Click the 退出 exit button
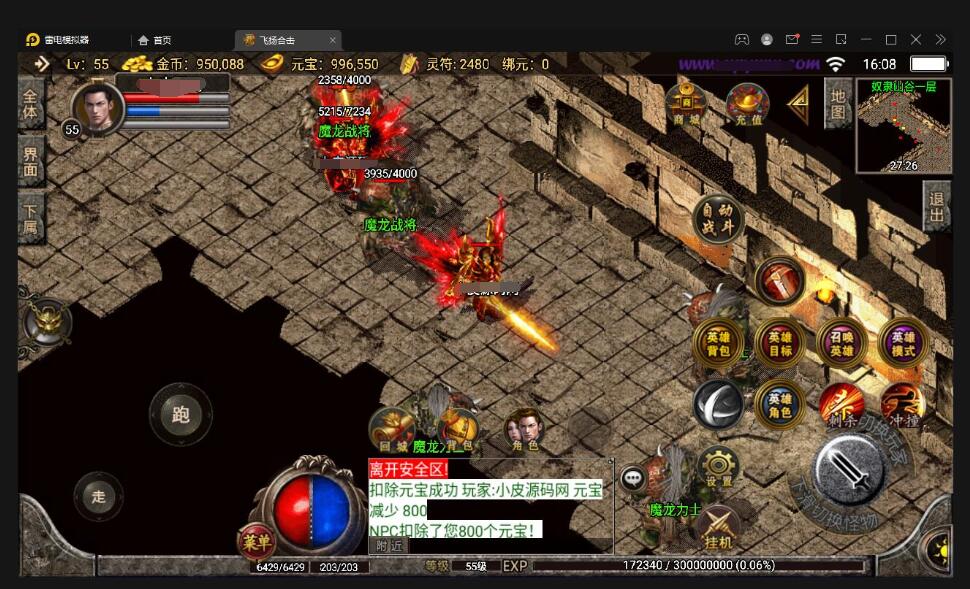Image resolution: width=970 pixels, height=589 pixels. coord(936,207)
